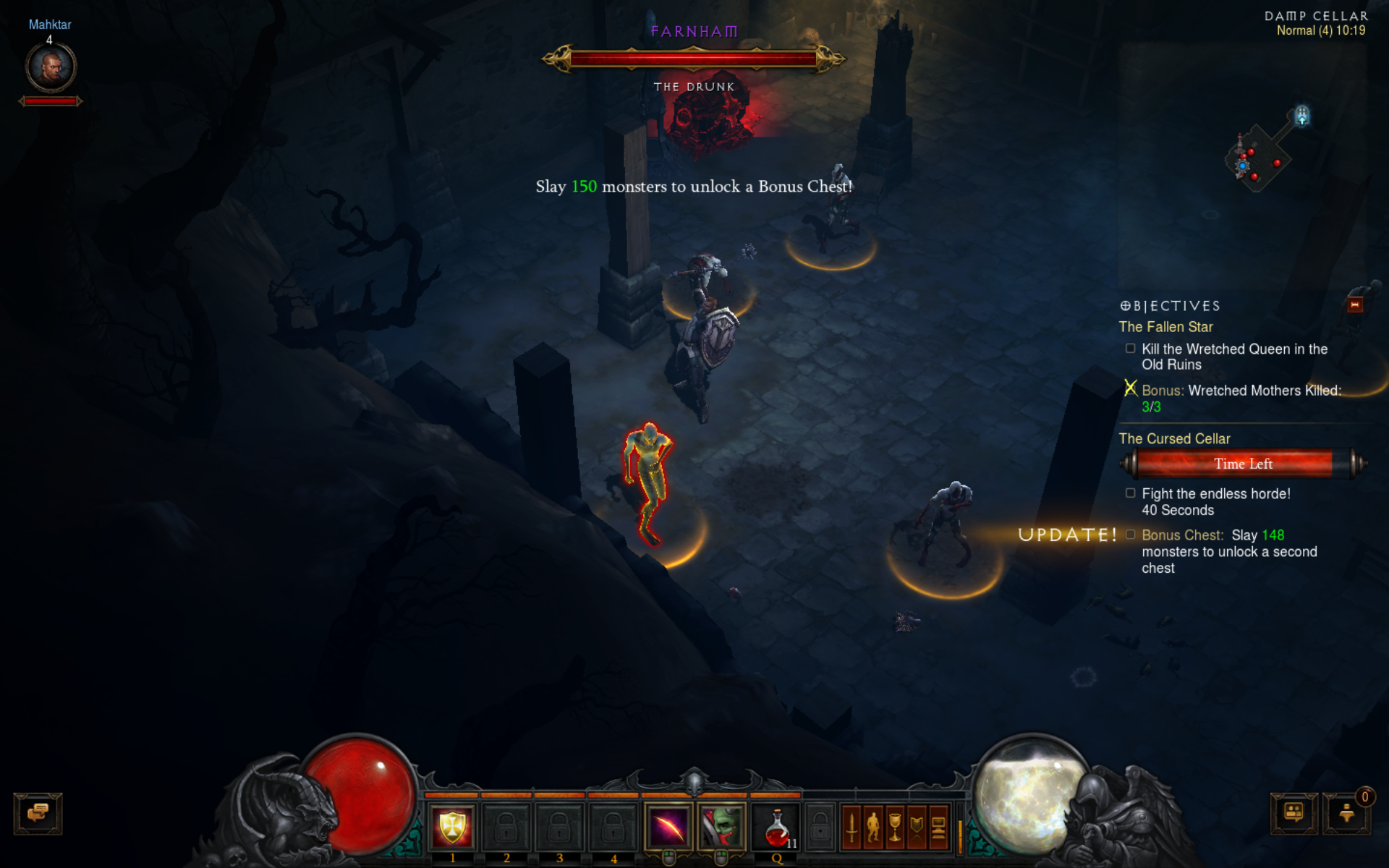1389x868 pixels.
Task: Open the skills menu with the sword icon
Action: [851, 827]
